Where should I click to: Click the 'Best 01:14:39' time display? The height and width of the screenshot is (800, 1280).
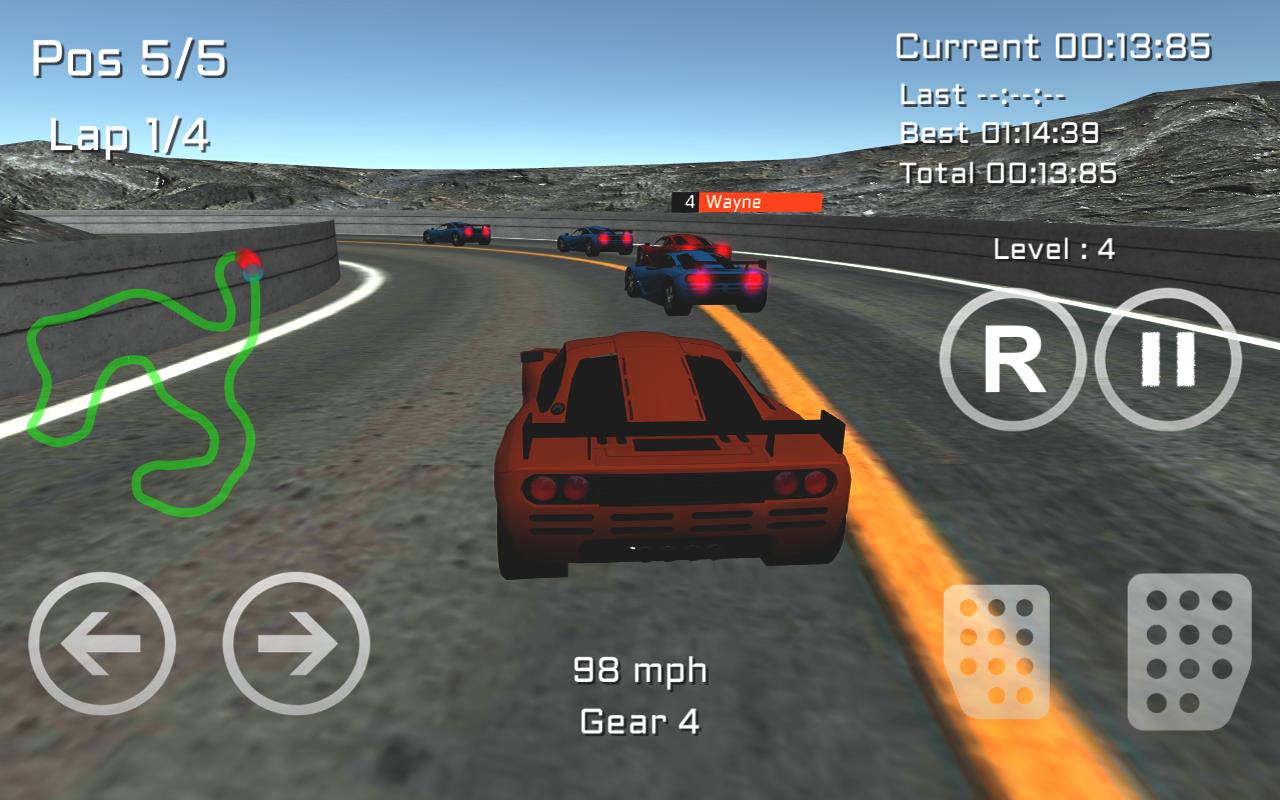(1000, 133)
